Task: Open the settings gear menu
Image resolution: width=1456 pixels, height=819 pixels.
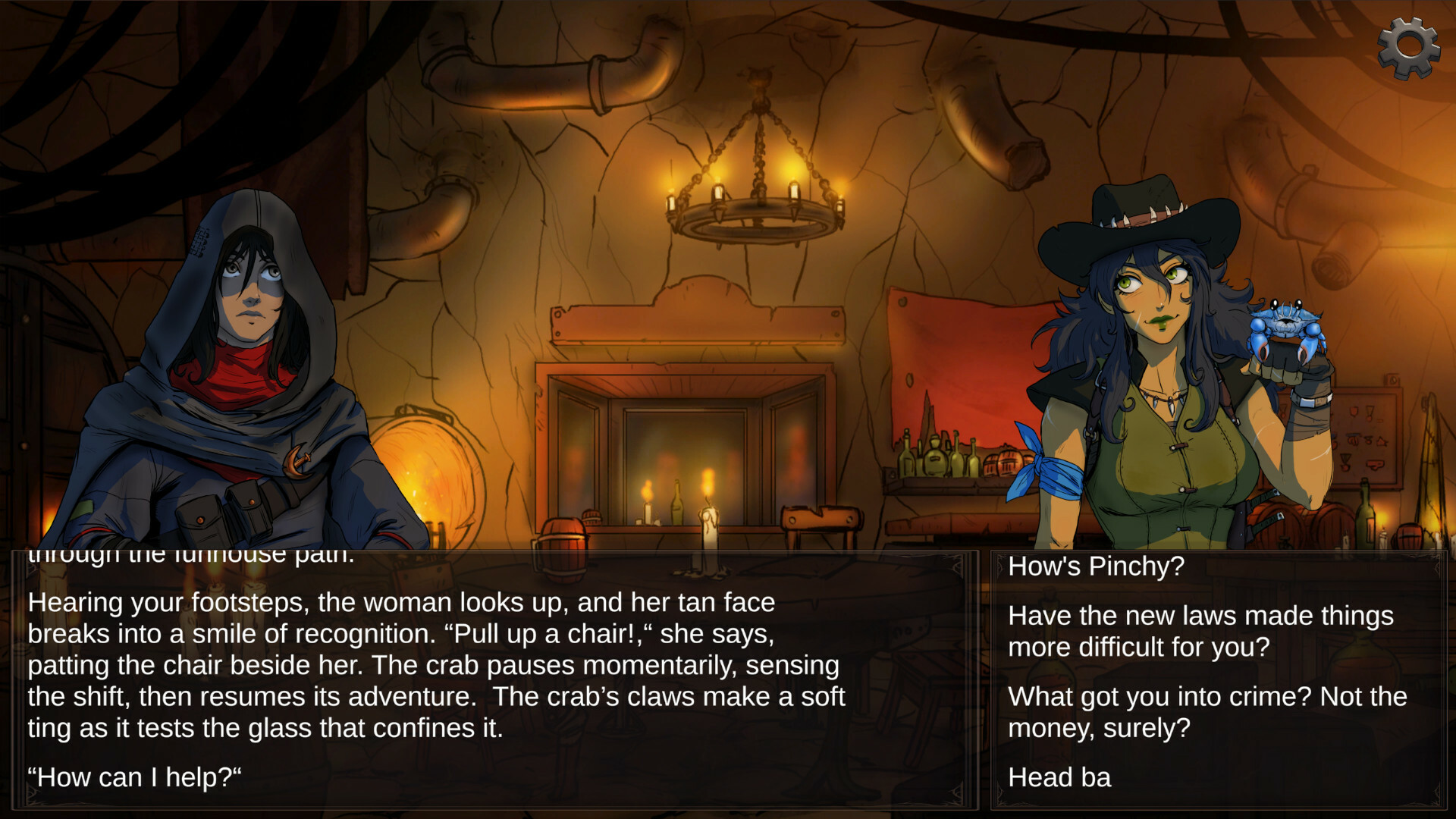Action: tap(1408, 47)
